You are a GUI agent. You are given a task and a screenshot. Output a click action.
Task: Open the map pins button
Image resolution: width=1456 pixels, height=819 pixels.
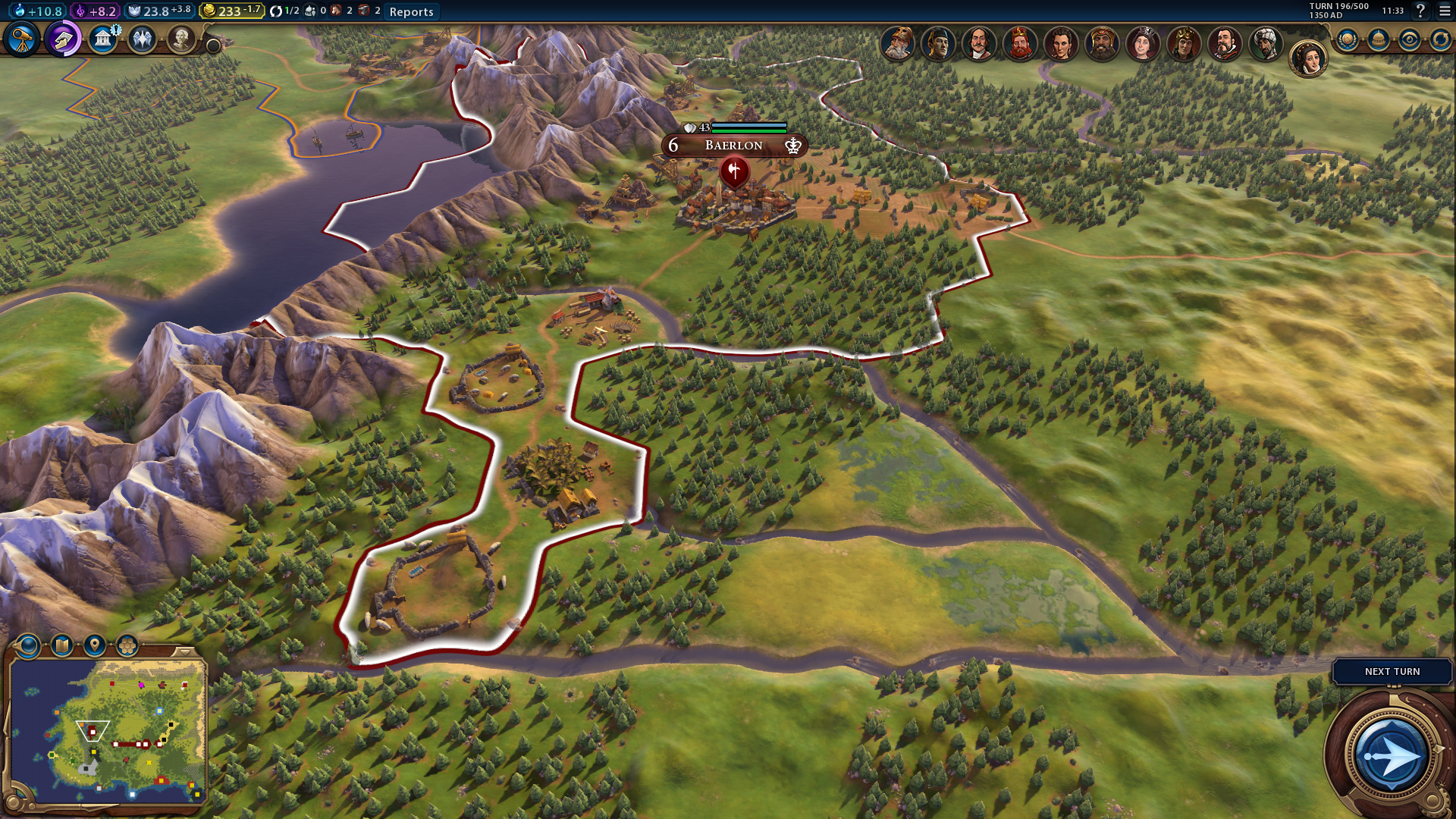pos(94,645)
